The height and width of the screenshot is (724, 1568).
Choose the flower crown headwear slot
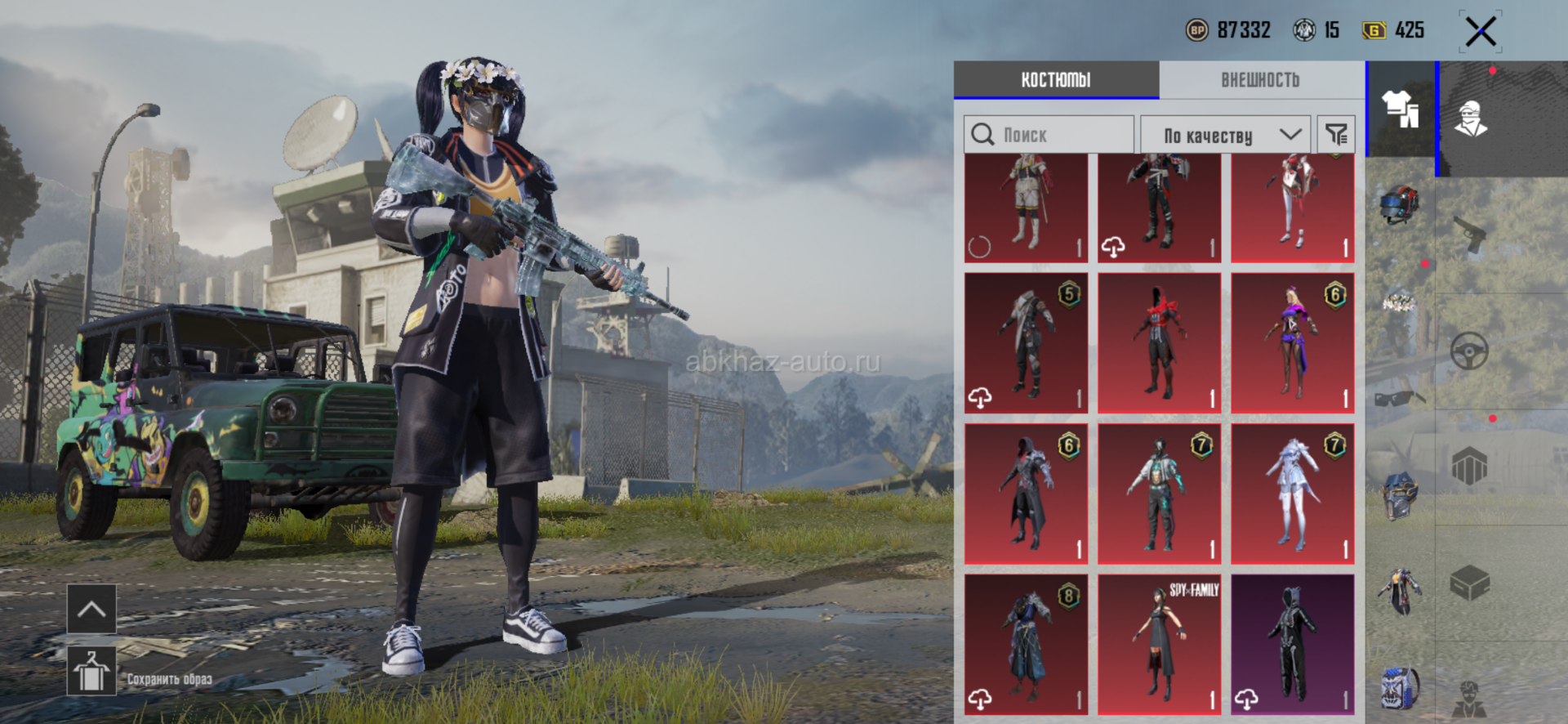[1399, 304]
